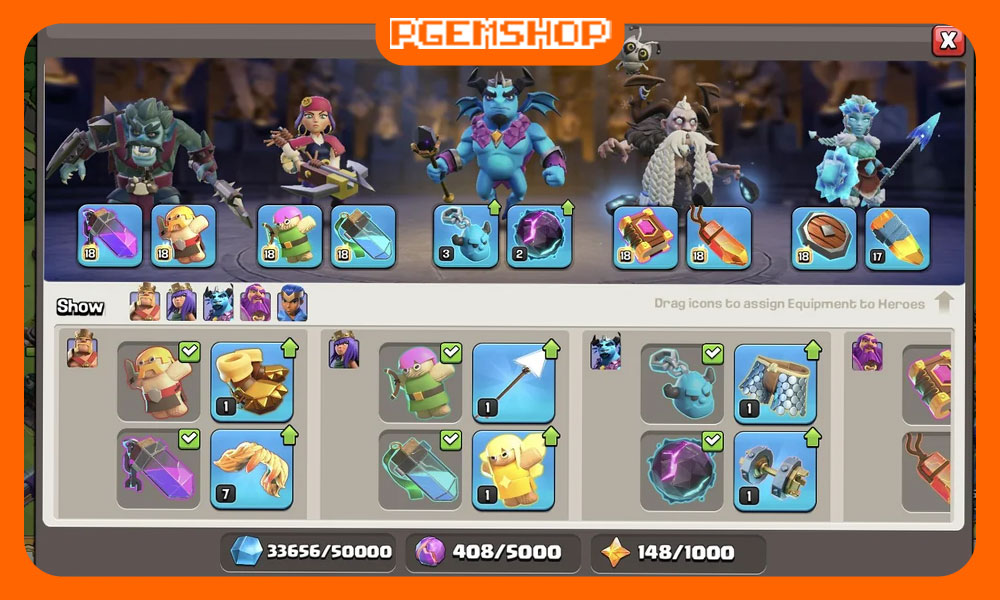Select the equipped Invisibility Vial slot
Screen dimensions: 1000x600
364,237
